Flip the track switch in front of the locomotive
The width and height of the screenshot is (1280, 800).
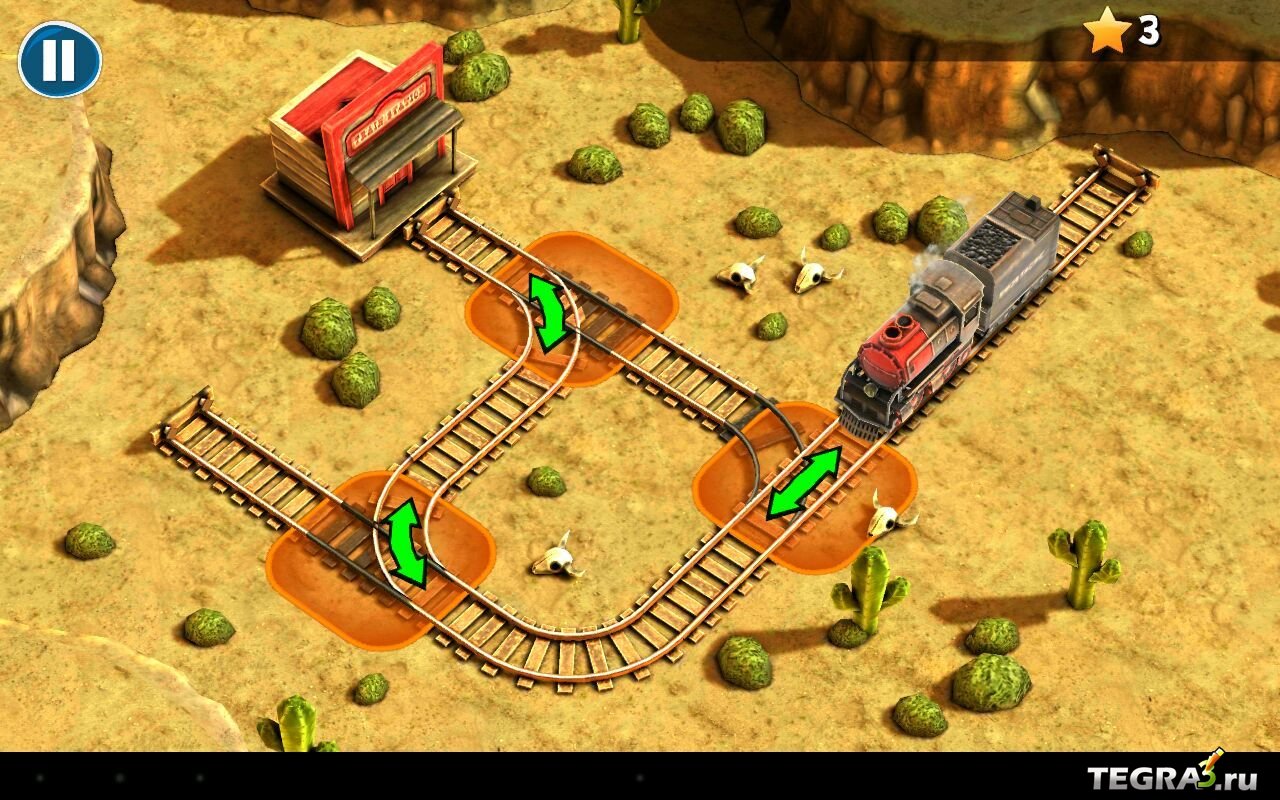click(x=804, y=483)
